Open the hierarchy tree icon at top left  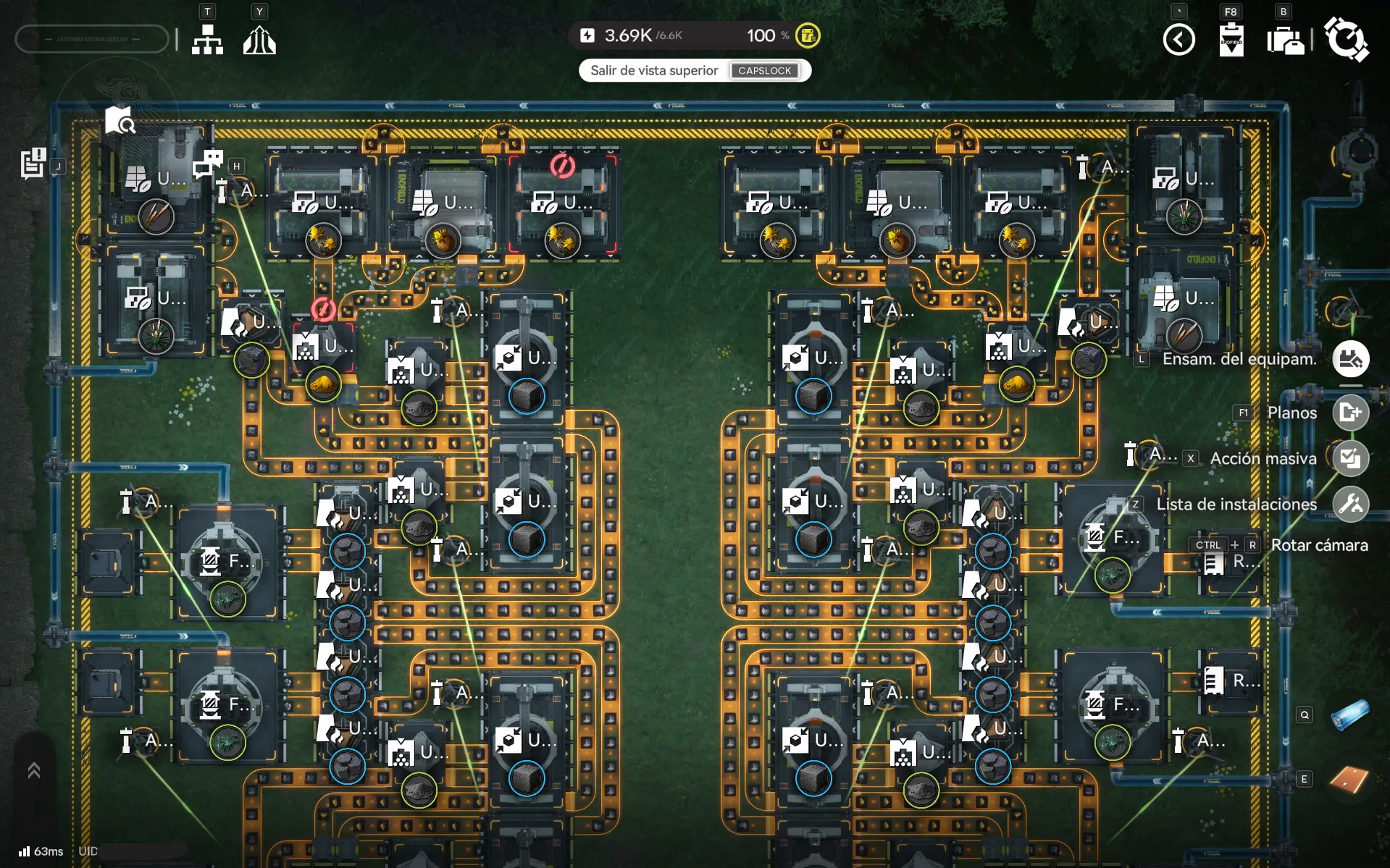tap(207, 41)
